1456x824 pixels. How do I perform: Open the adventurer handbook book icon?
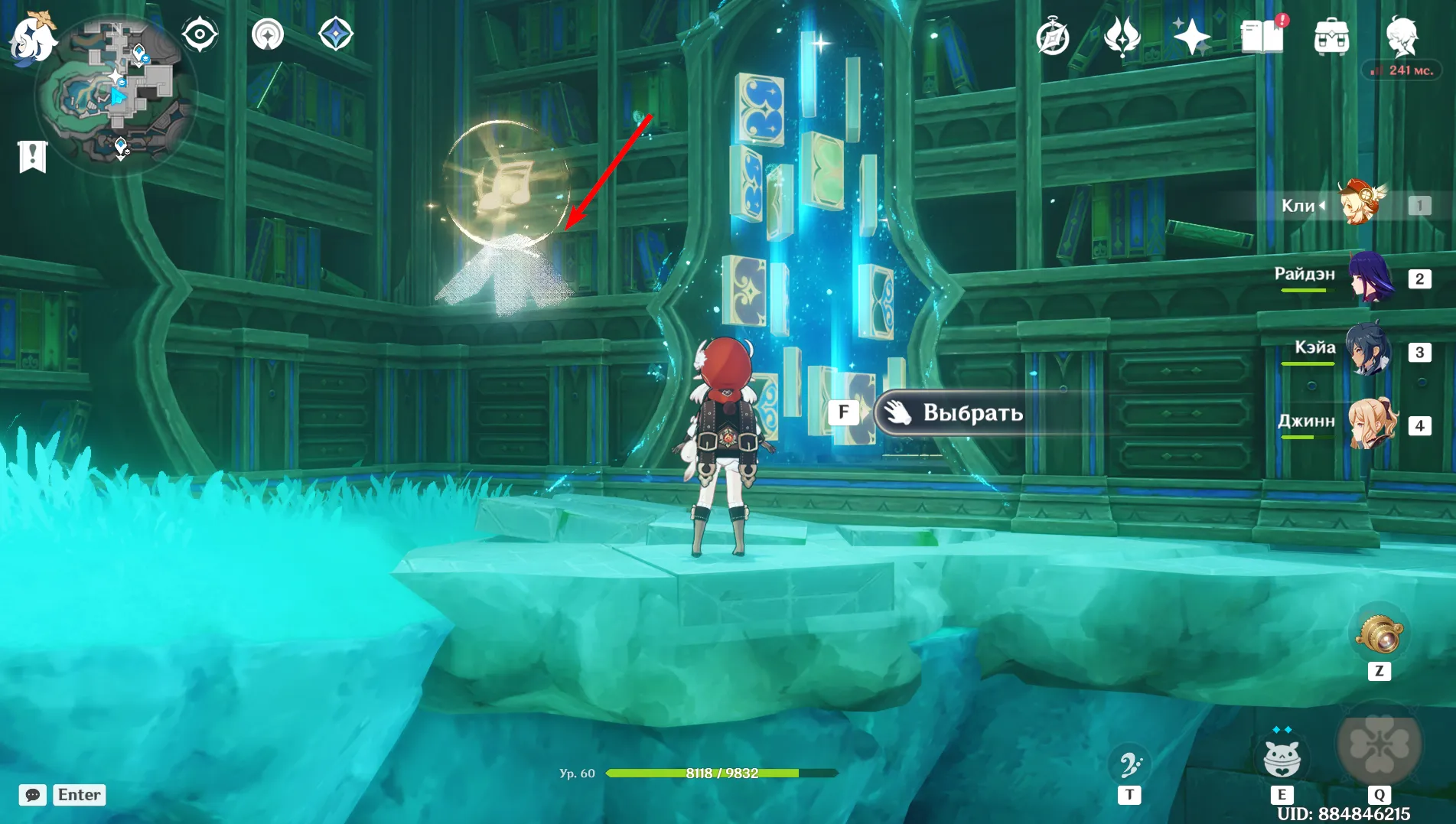click(x=1262, y=37)
